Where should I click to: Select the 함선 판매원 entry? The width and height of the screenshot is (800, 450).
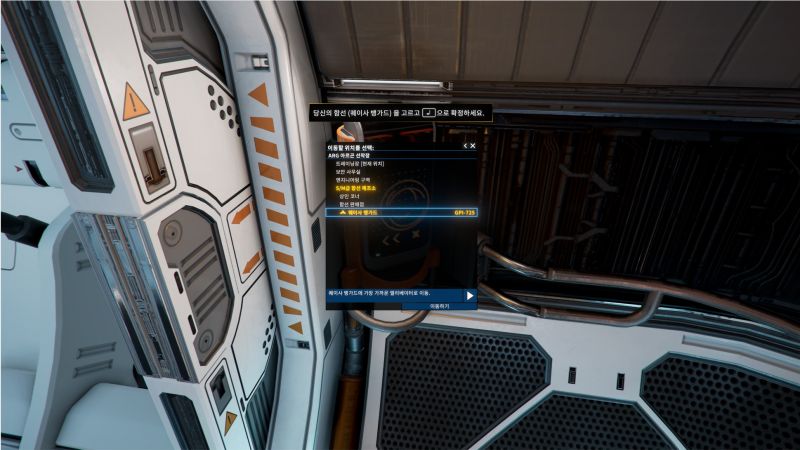pyautogui.click(x=354, y=204)
